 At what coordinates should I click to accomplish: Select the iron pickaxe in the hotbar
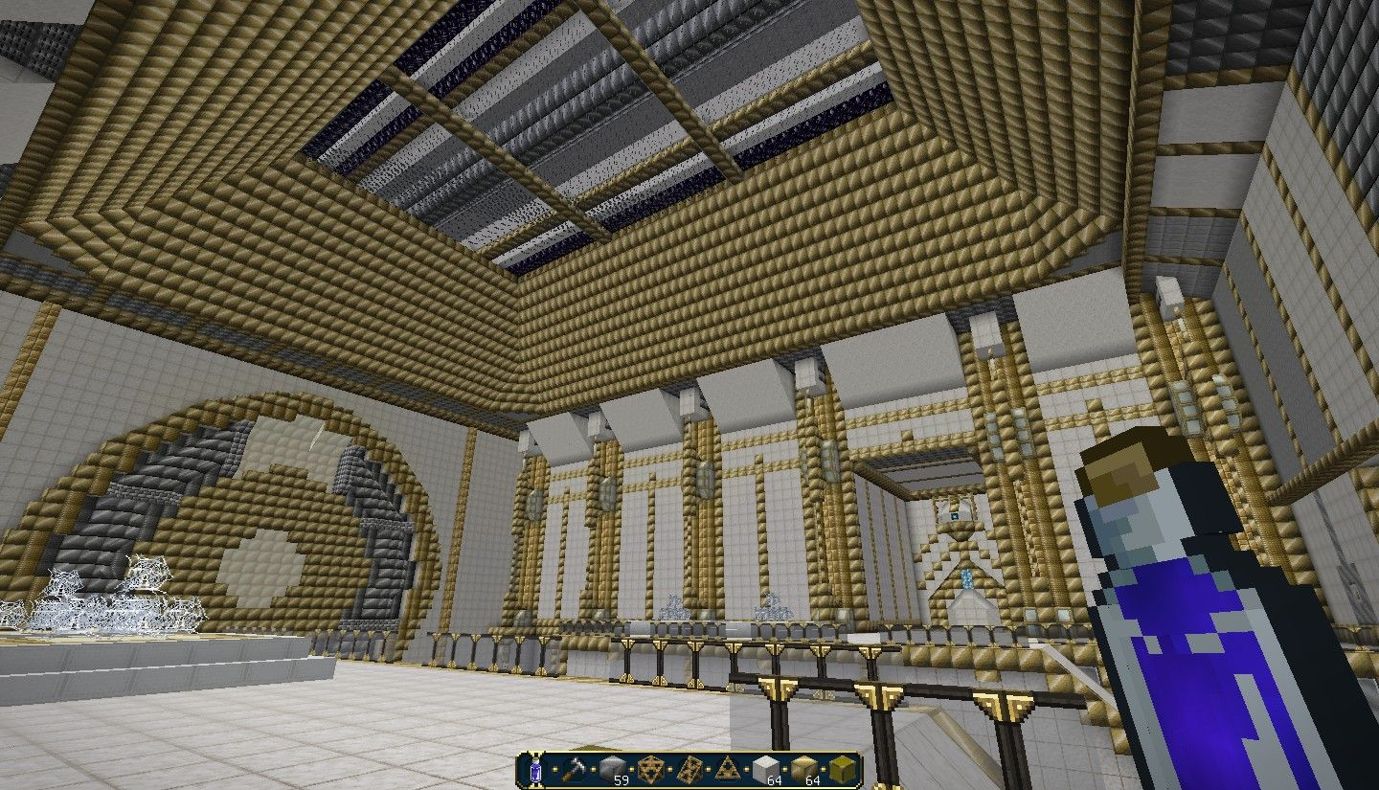tap(573, 770)
